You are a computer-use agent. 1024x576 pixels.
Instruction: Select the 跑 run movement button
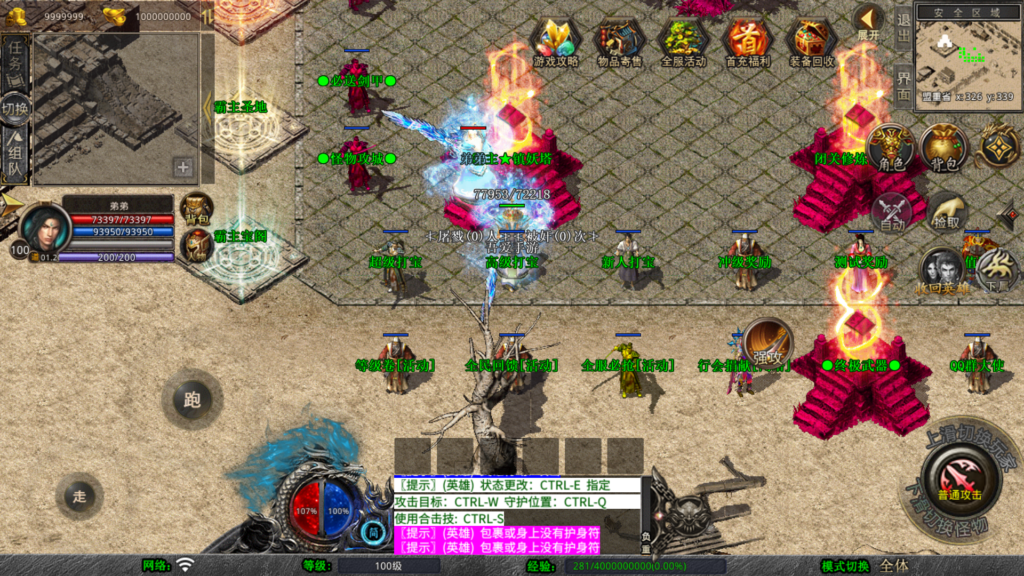tap(191, 400)
